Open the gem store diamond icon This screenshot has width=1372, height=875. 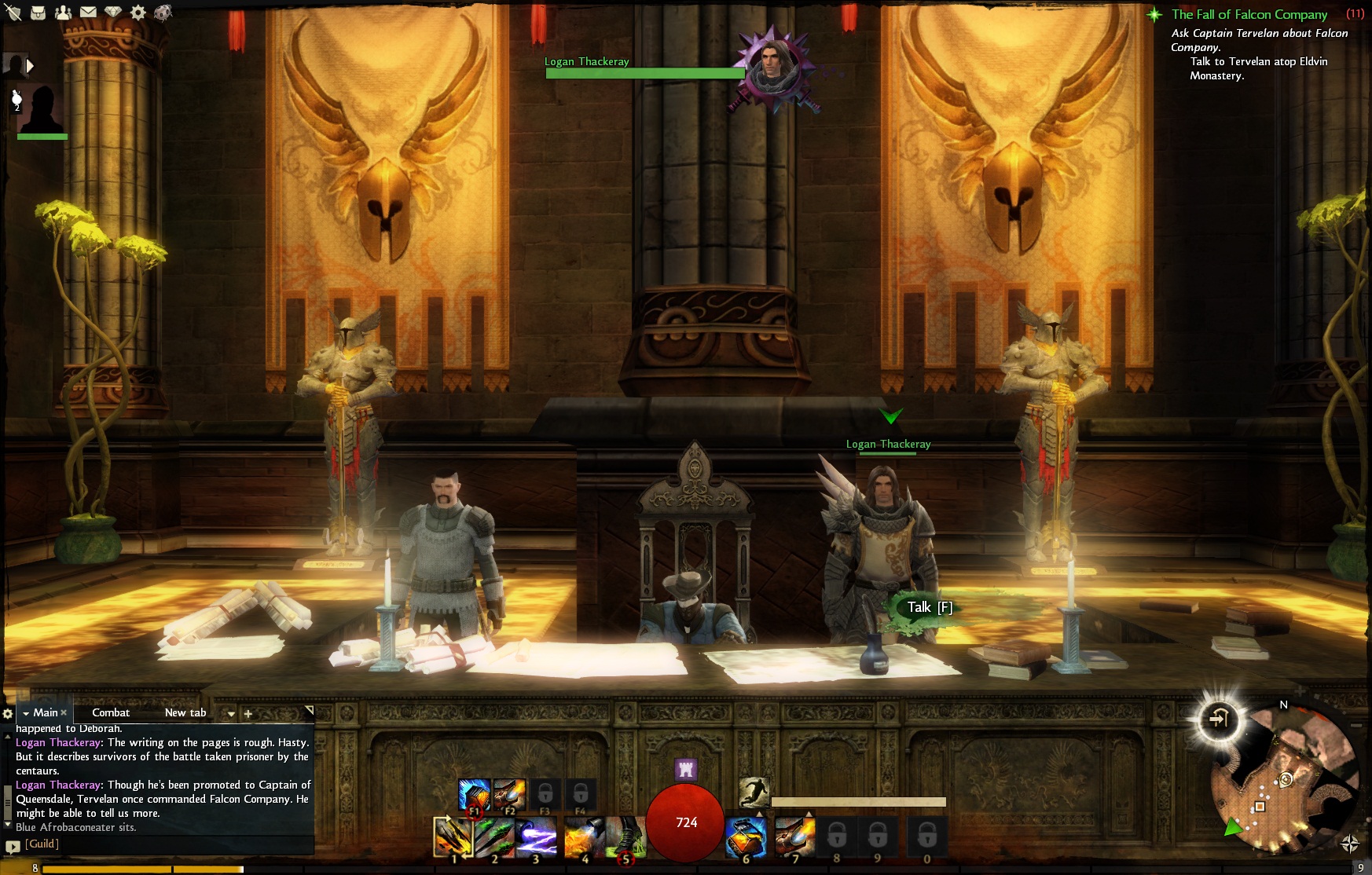[113, 13]
